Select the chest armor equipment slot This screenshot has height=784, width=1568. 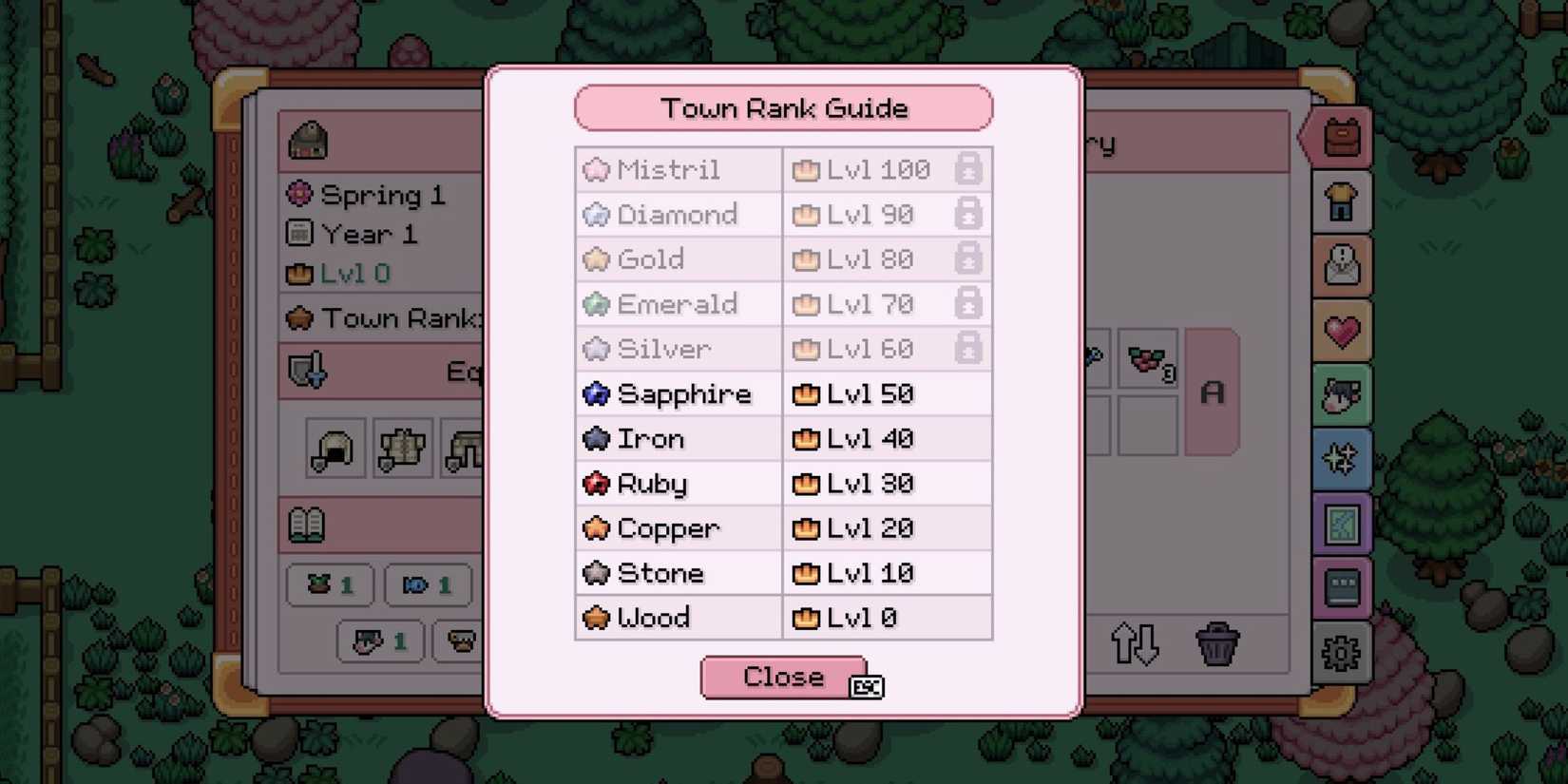[x=402, y=449]
